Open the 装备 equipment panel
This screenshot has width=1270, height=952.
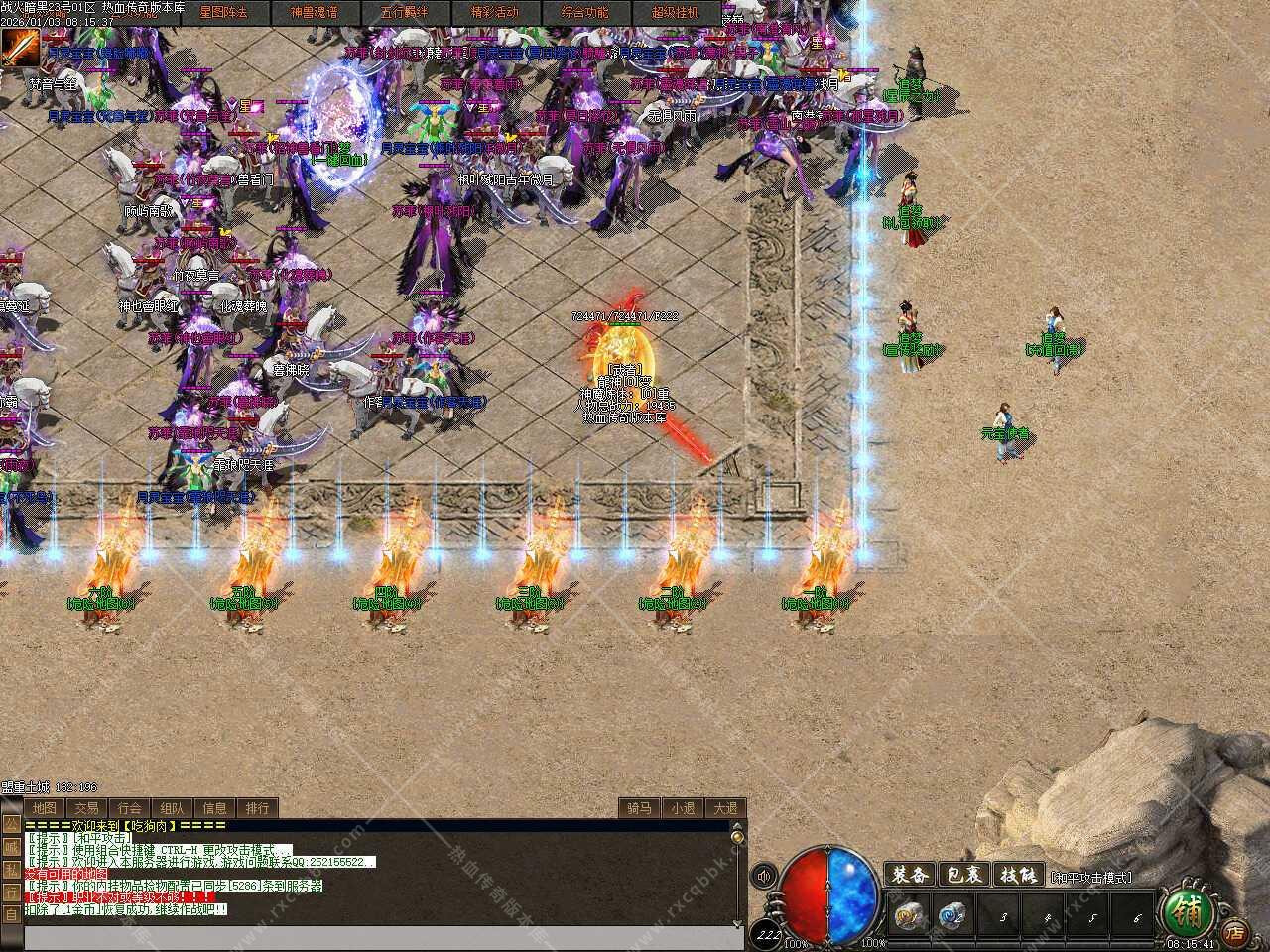coord(910,876)
